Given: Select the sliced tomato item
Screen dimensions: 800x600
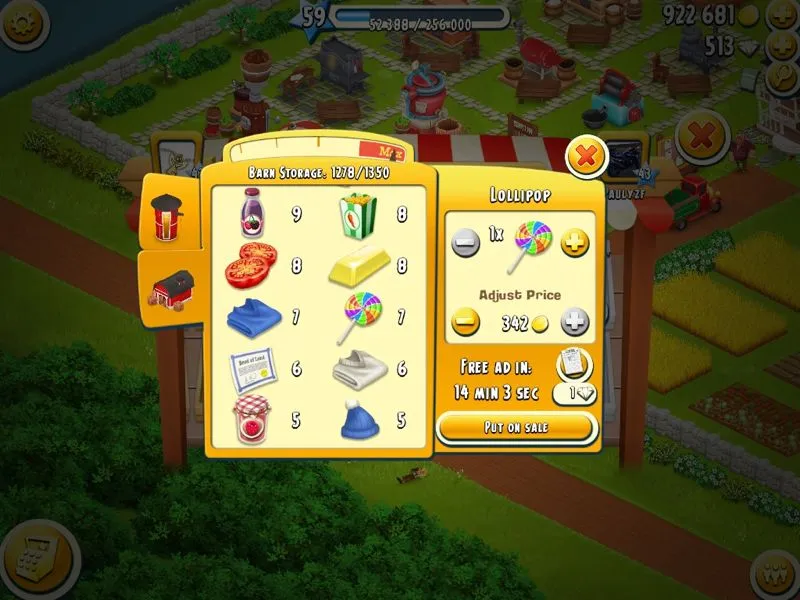Looking at the screenshot, I should click(247, 265).
